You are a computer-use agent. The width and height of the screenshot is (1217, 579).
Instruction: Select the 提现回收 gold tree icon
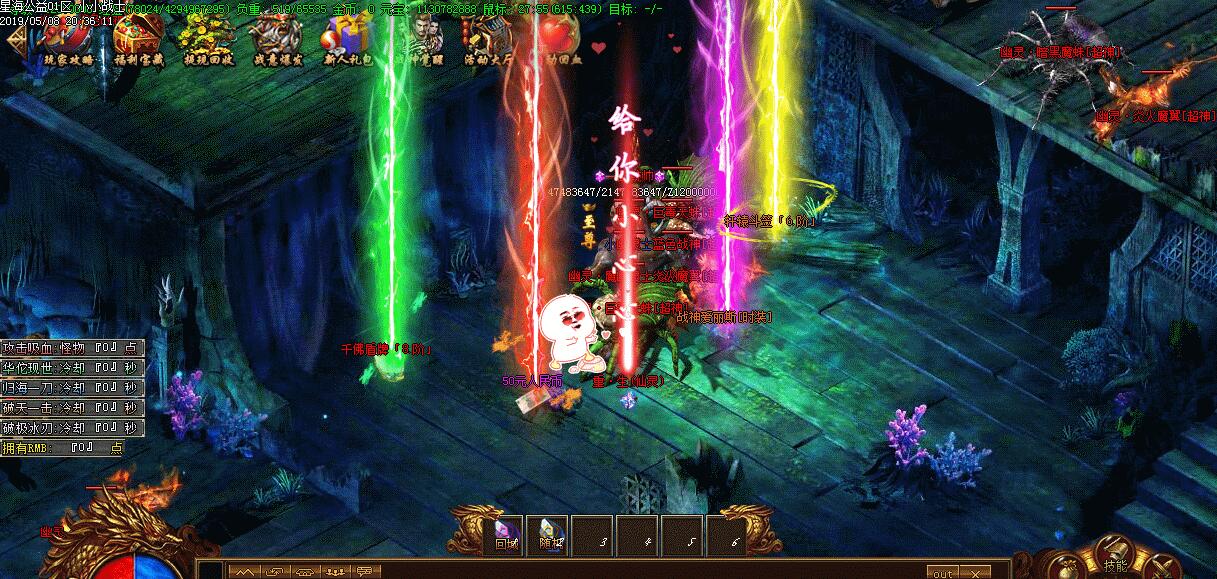click(x=204, y=38)
